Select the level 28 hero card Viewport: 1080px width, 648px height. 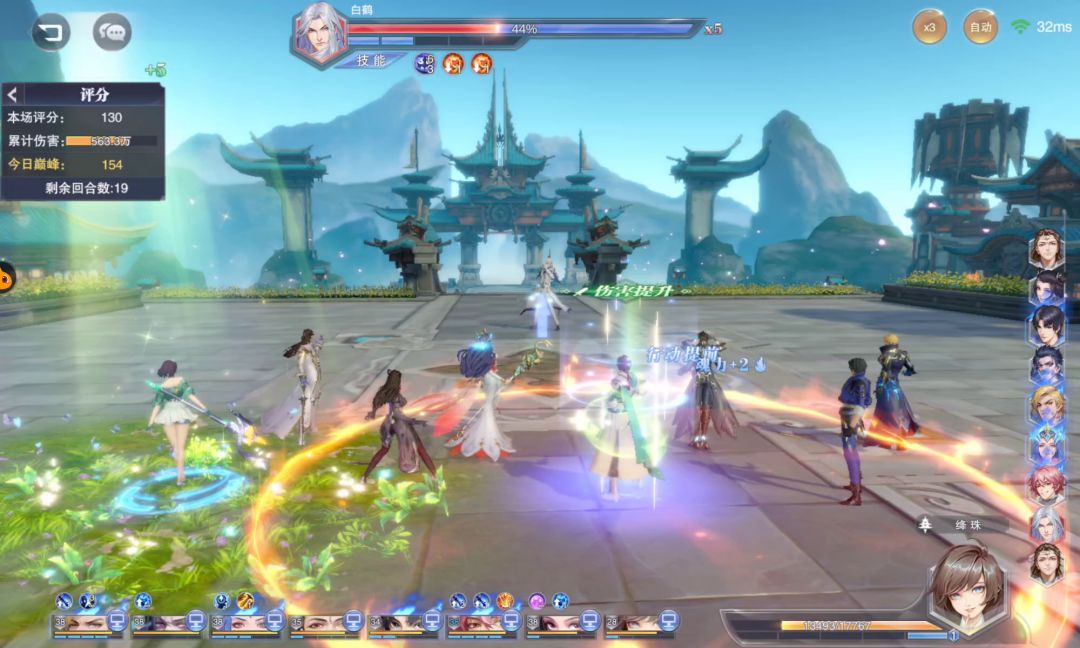pyautogui.click(x=634, y=623)
